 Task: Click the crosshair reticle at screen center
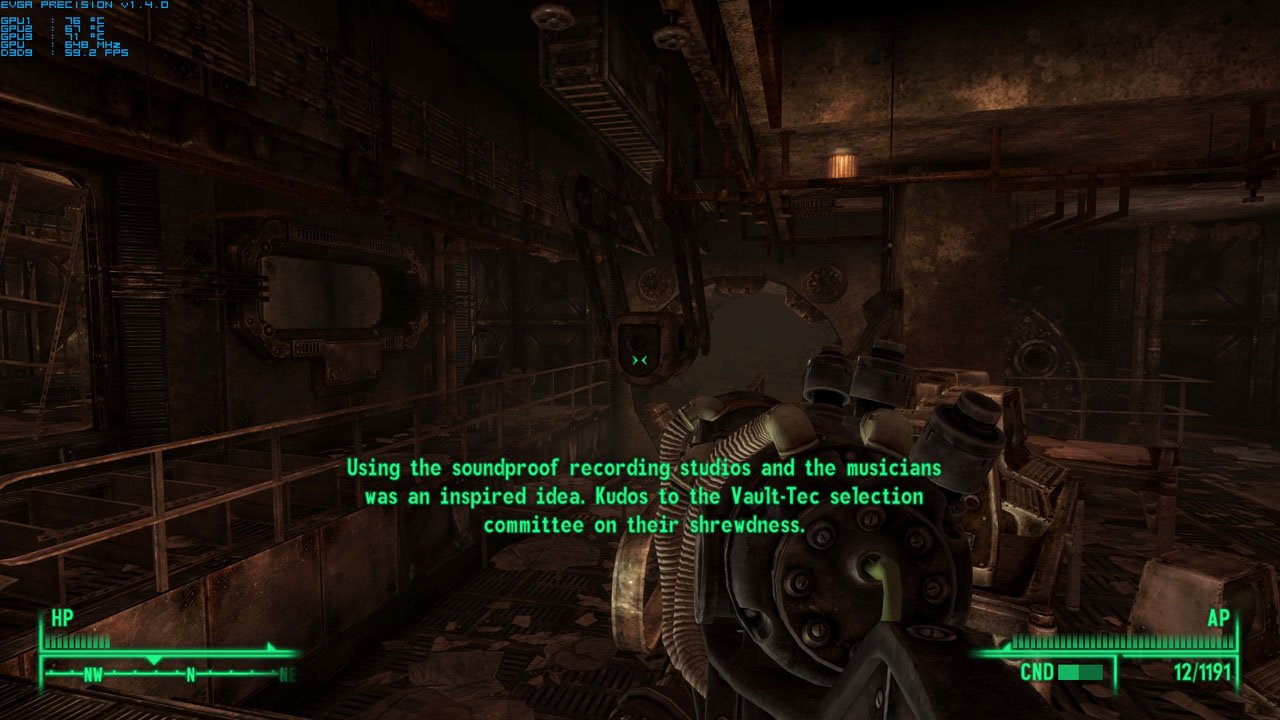pos(639,358)
